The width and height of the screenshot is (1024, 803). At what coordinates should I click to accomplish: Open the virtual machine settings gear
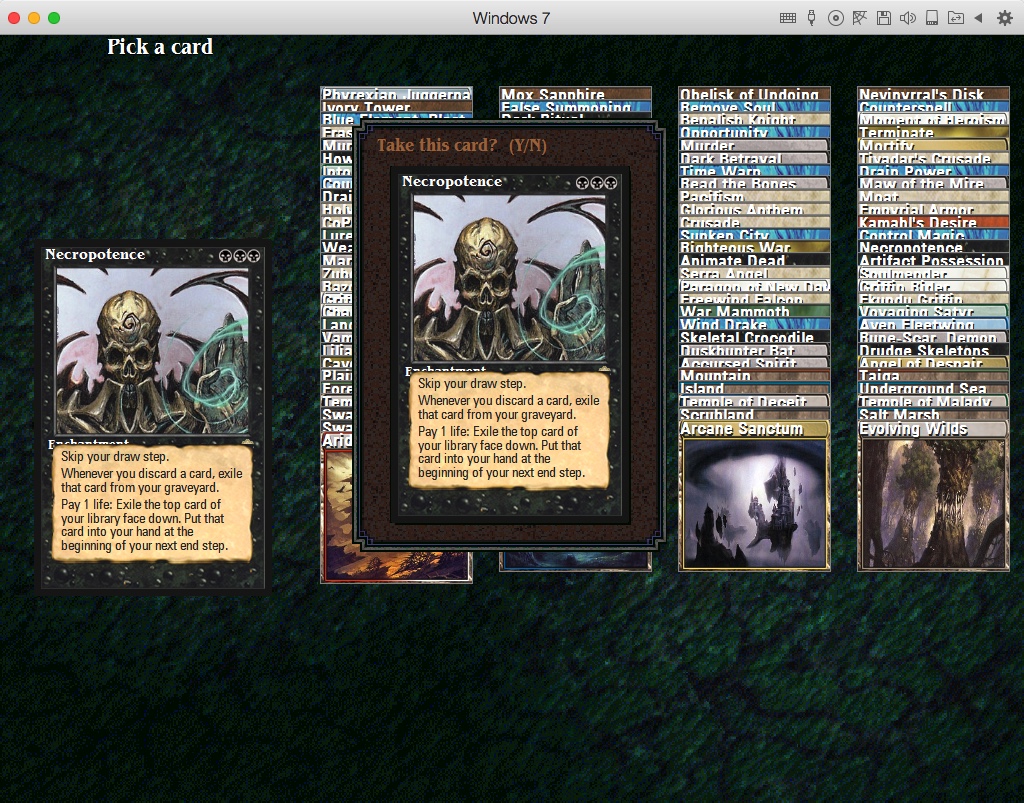point(1004,18)
